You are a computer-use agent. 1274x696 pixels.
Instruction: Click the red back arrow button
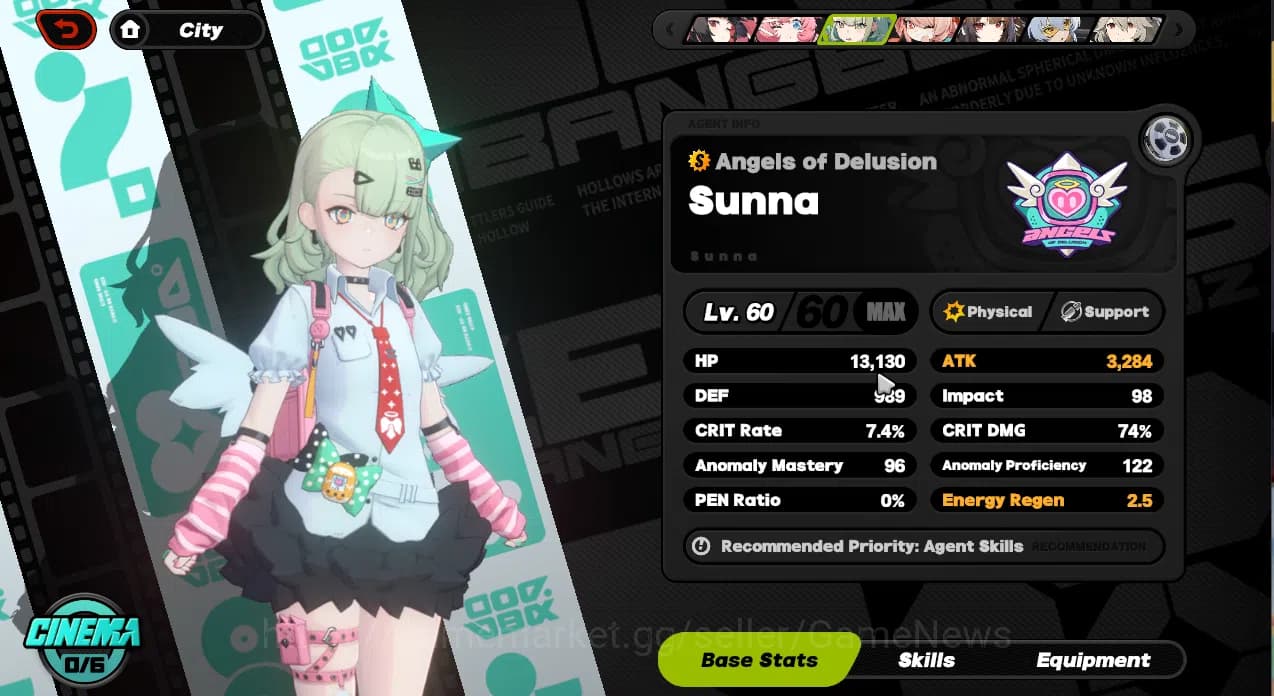click(x=65, y=30)
